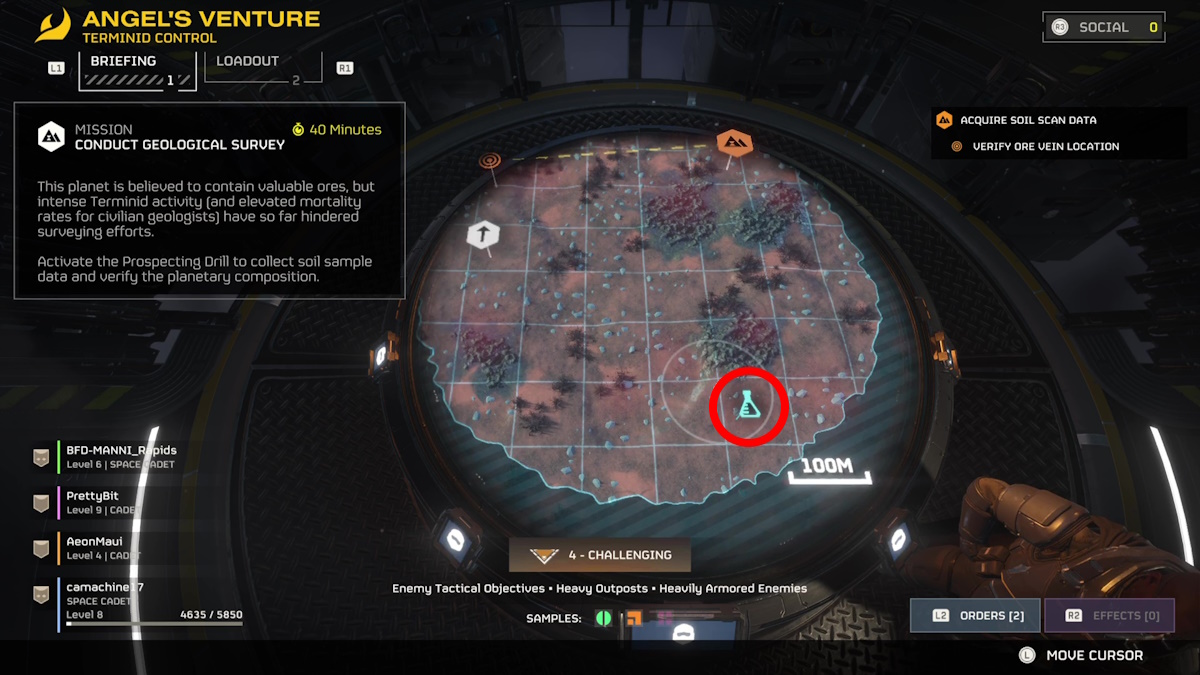1200x675 pixels.
Task: Select the Verify Ore Vein Location objective
Action: coord(1045,146)
